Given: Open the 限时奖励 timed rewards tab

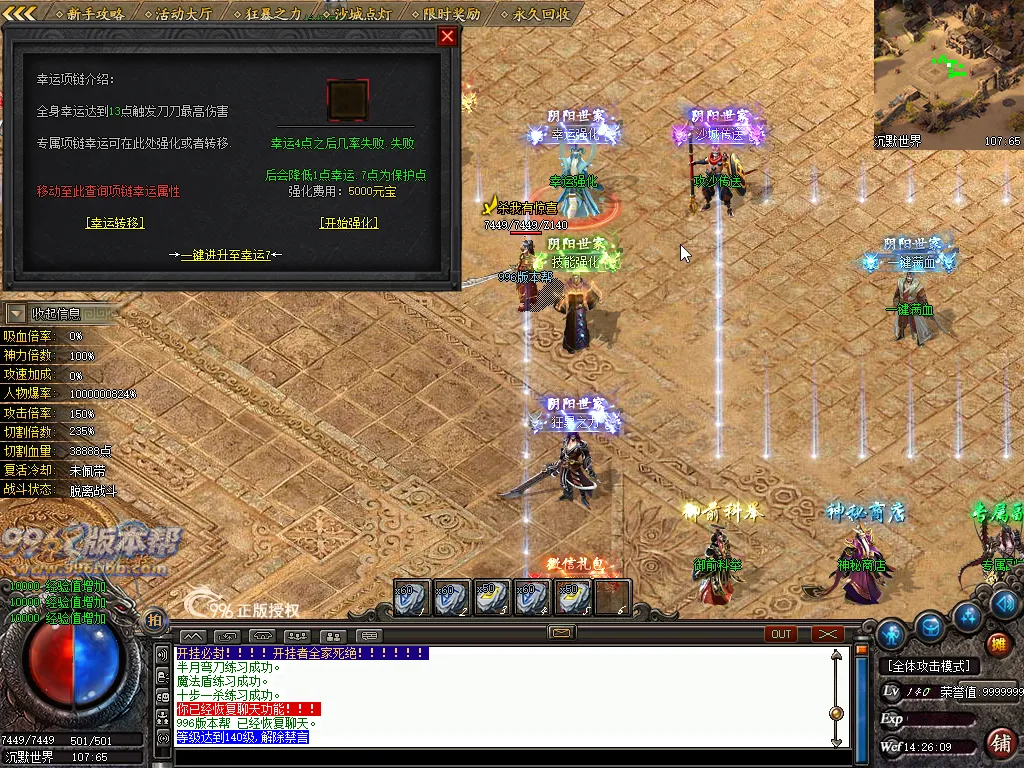Looking at the screenshot, I should coord(451,14).
